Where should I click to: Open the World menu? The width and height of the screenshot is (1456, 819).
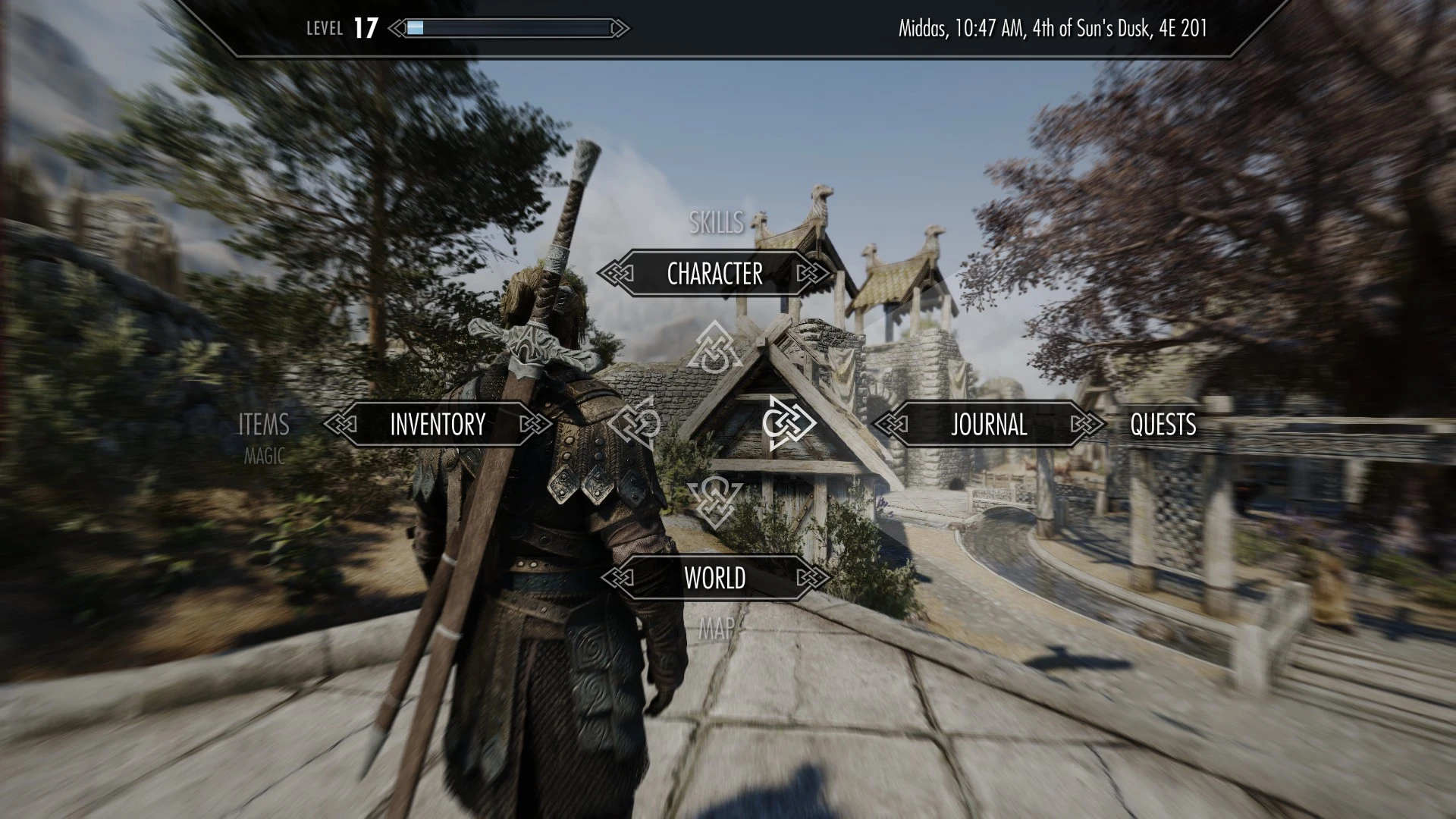pos(714,579)
